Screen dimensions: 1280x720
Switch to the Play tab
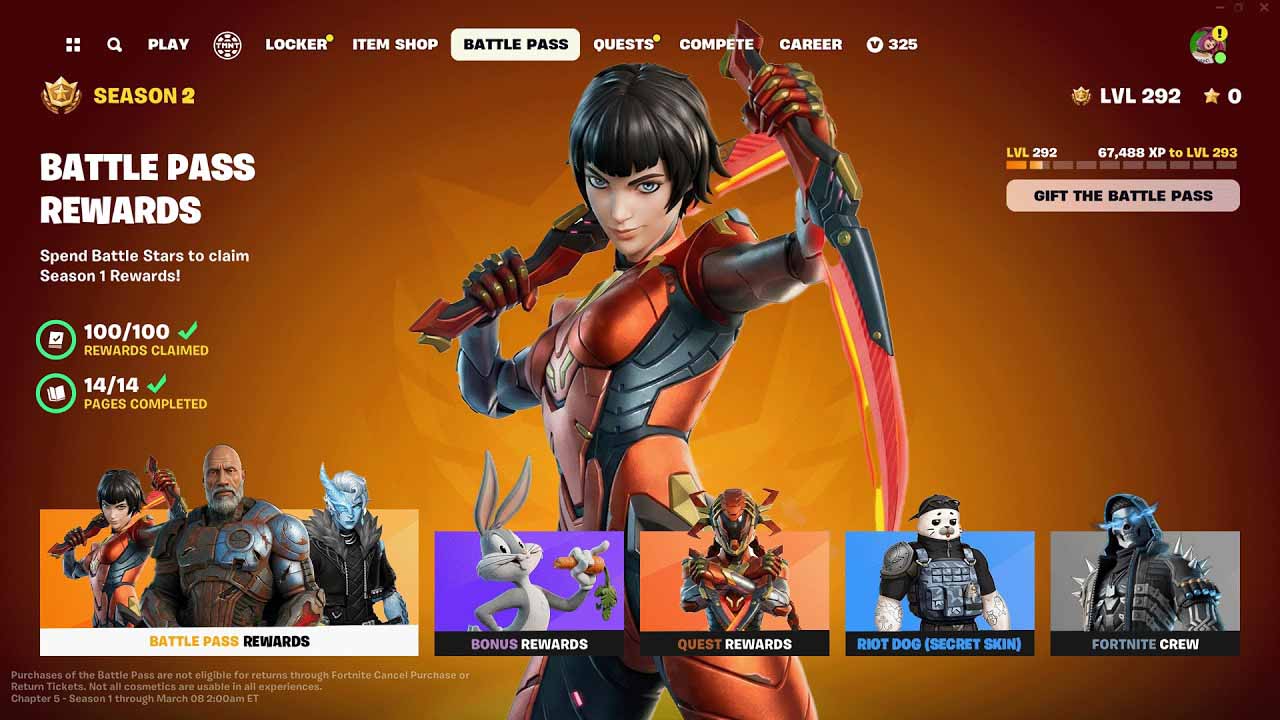(x=168, y=44)
